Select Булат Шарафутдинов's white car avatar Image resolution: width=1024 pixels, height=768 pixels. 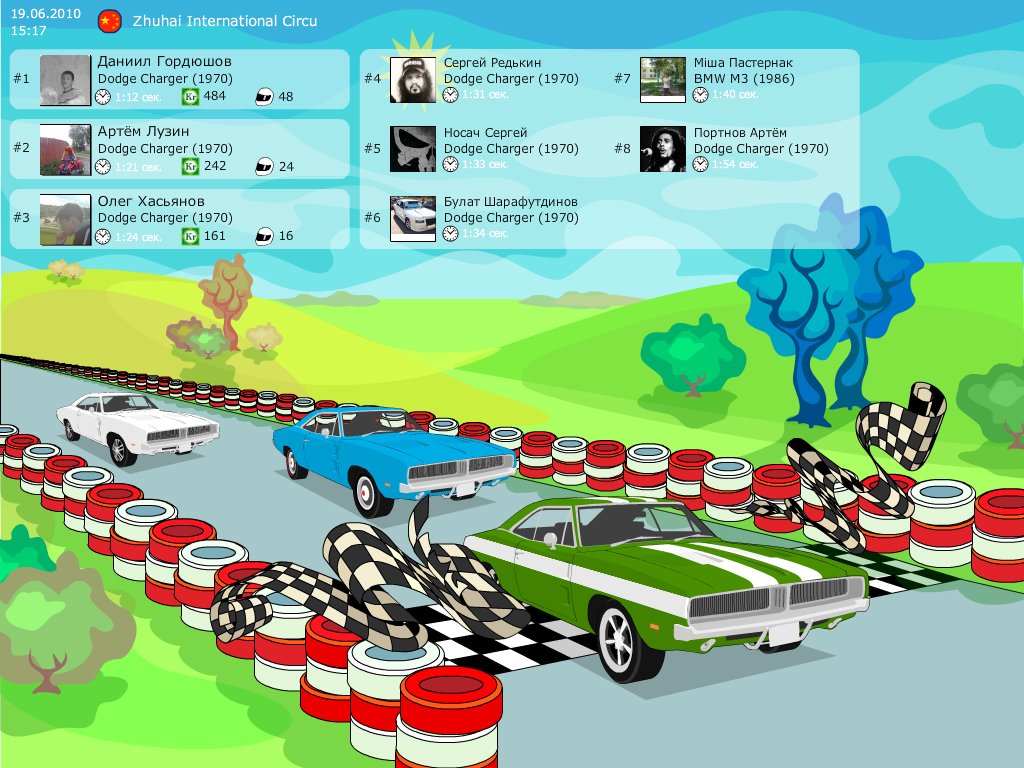click(412, 219)
